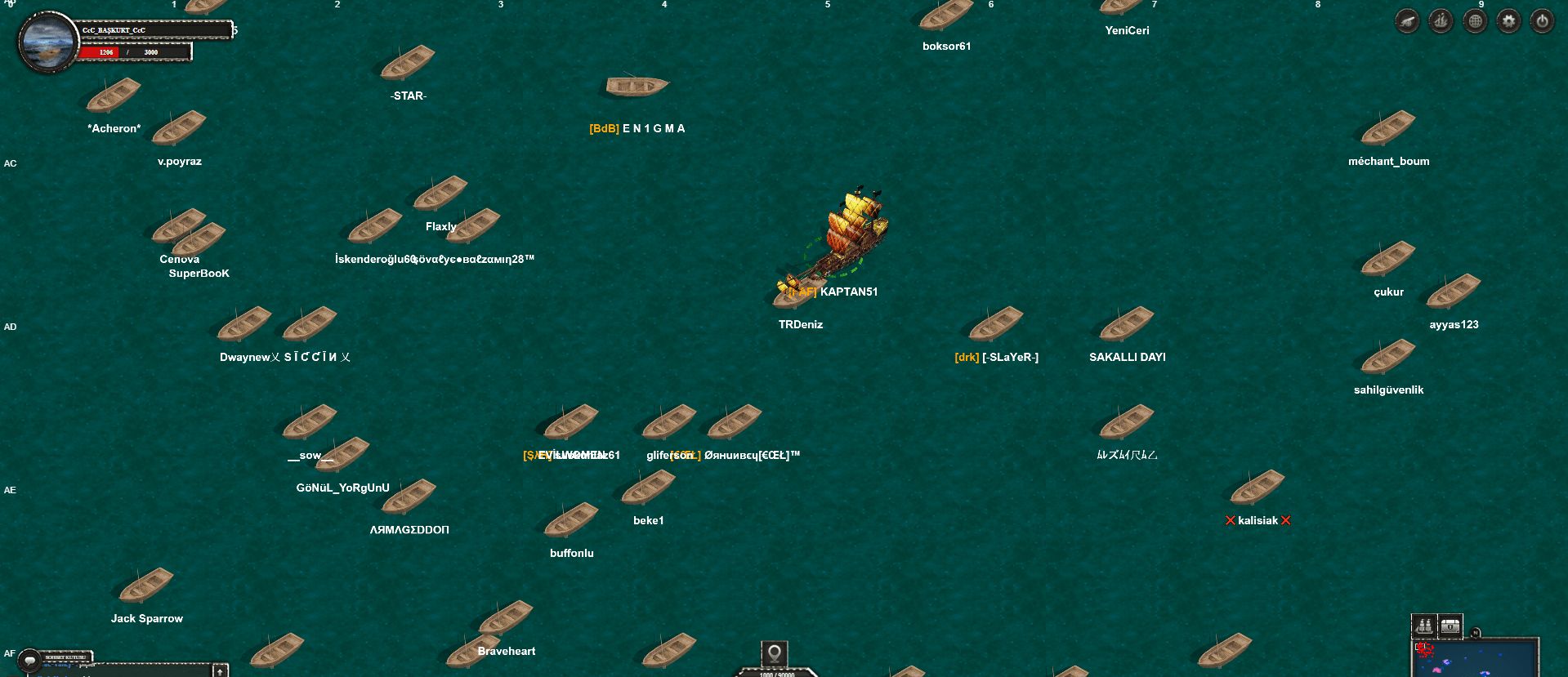Toggle the N compass button on the minimap
This screenshot has height=677, width=1568.
(x=1476, y=632)
